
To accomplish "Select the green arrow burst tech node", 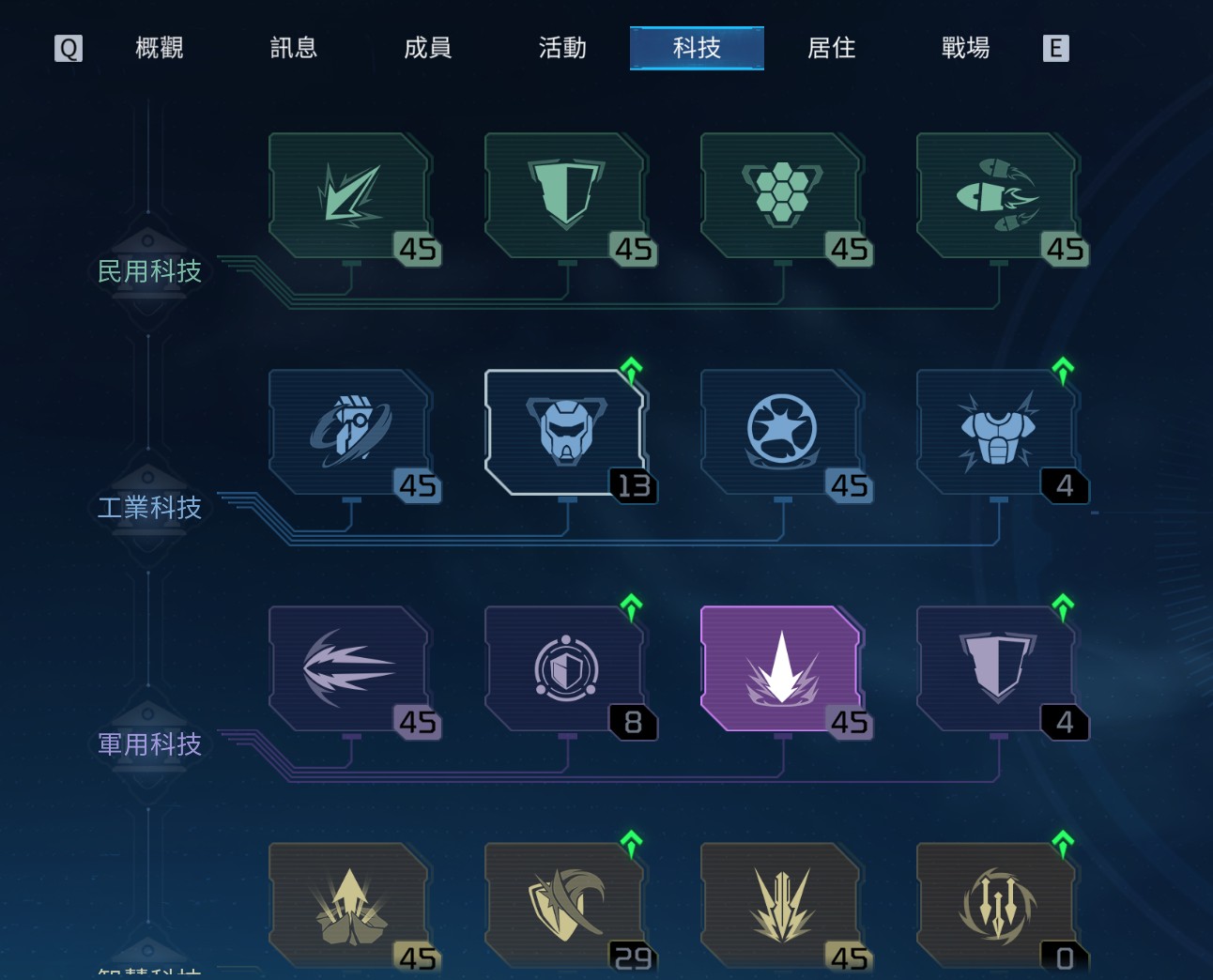I will (349, 195).
